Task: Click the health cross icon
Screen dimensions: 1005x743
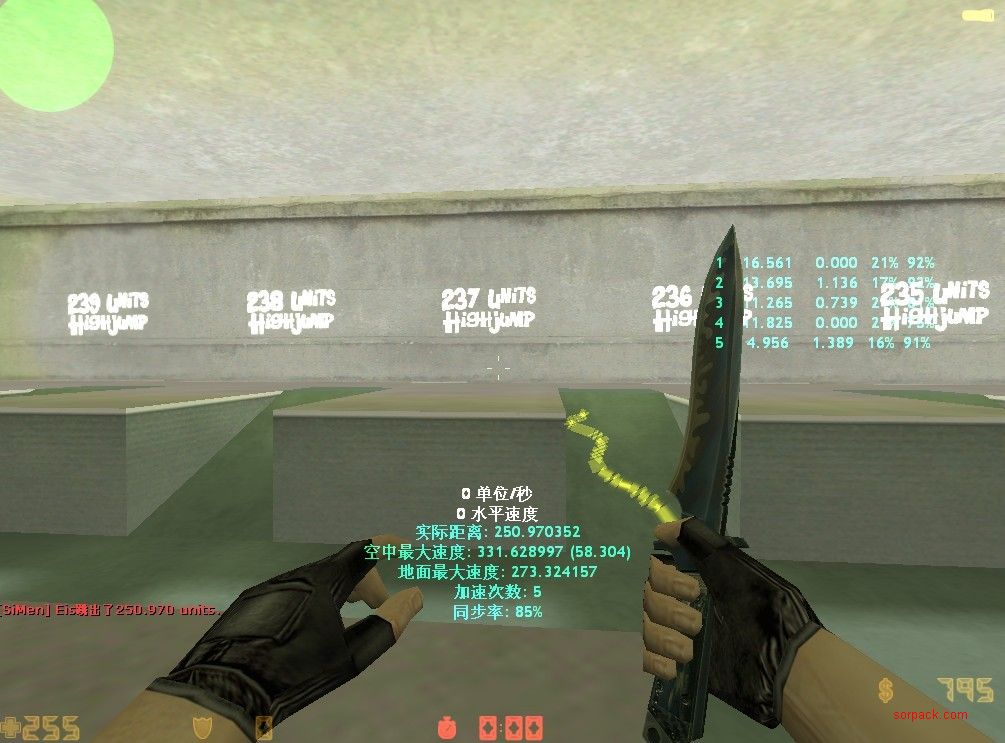Action: 11,727
